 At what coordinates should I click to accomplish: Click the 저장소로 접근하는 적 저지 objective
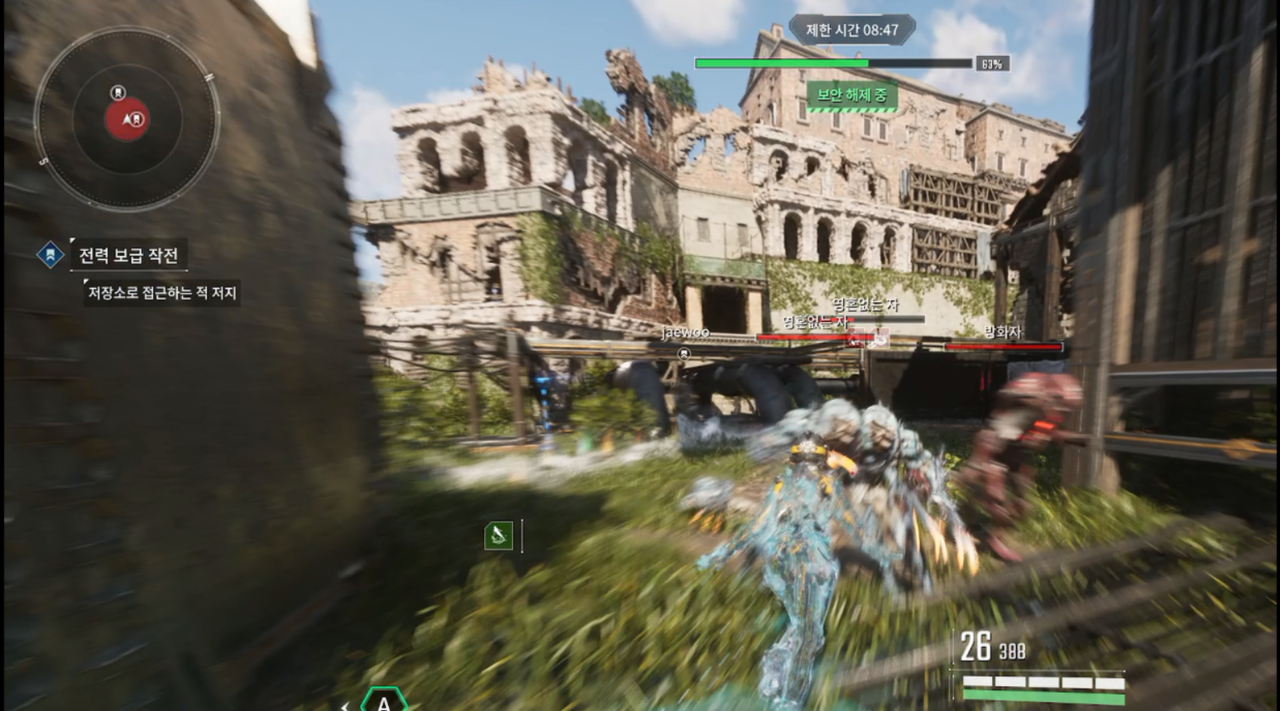click(162, 292)
